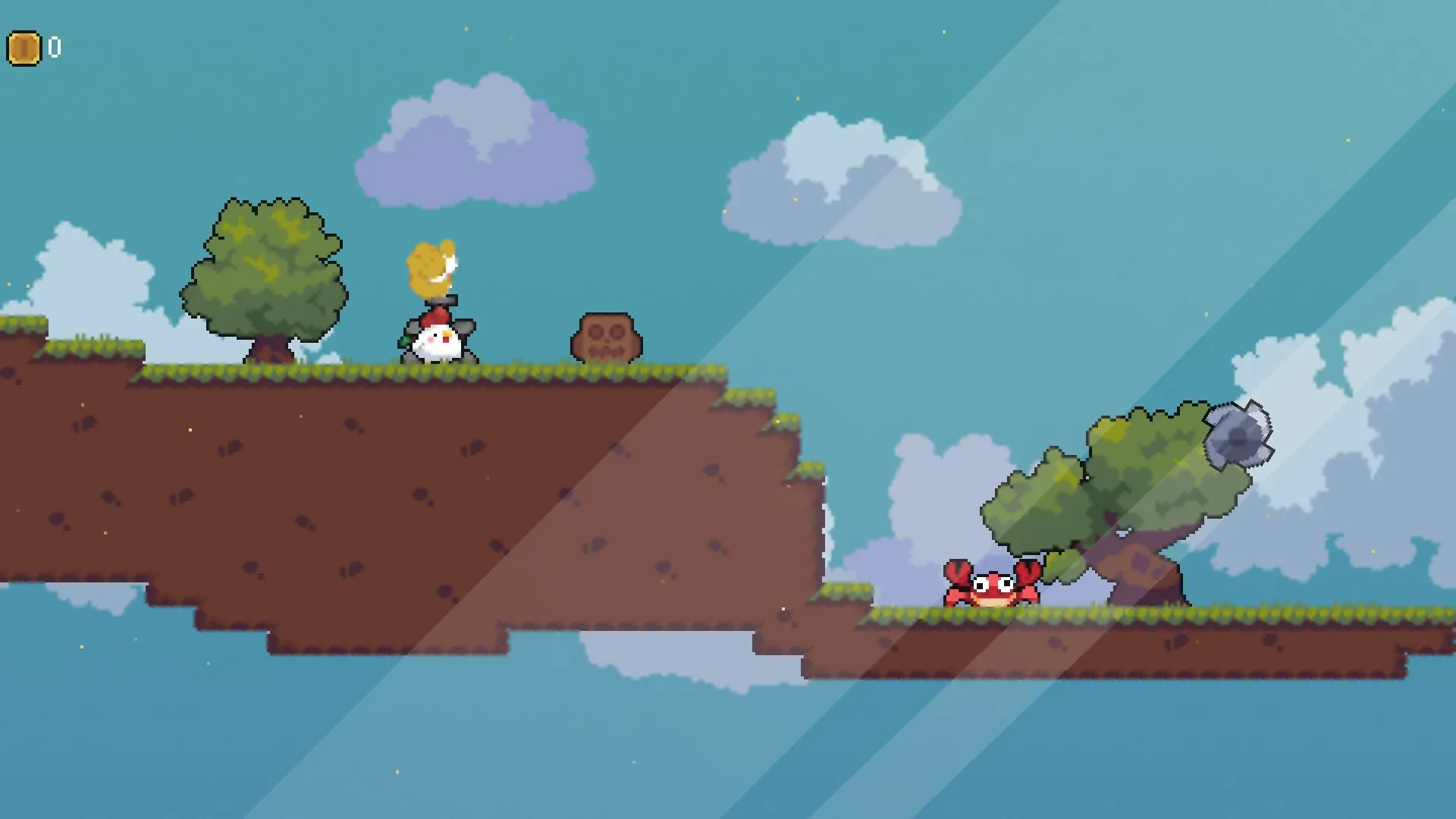This screenshot has height=819, width=1456.
Task: Click the gold coin icon in the HUD
Action: pyautogui.click(x=25, y=47)
